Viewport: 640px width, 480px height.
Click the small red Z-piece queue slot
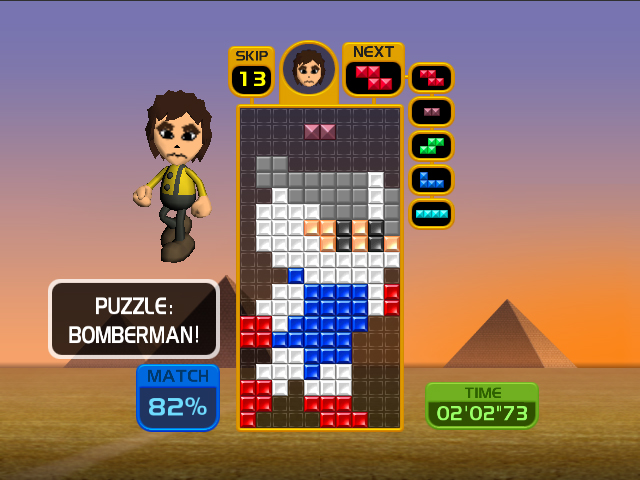[431, 77]
